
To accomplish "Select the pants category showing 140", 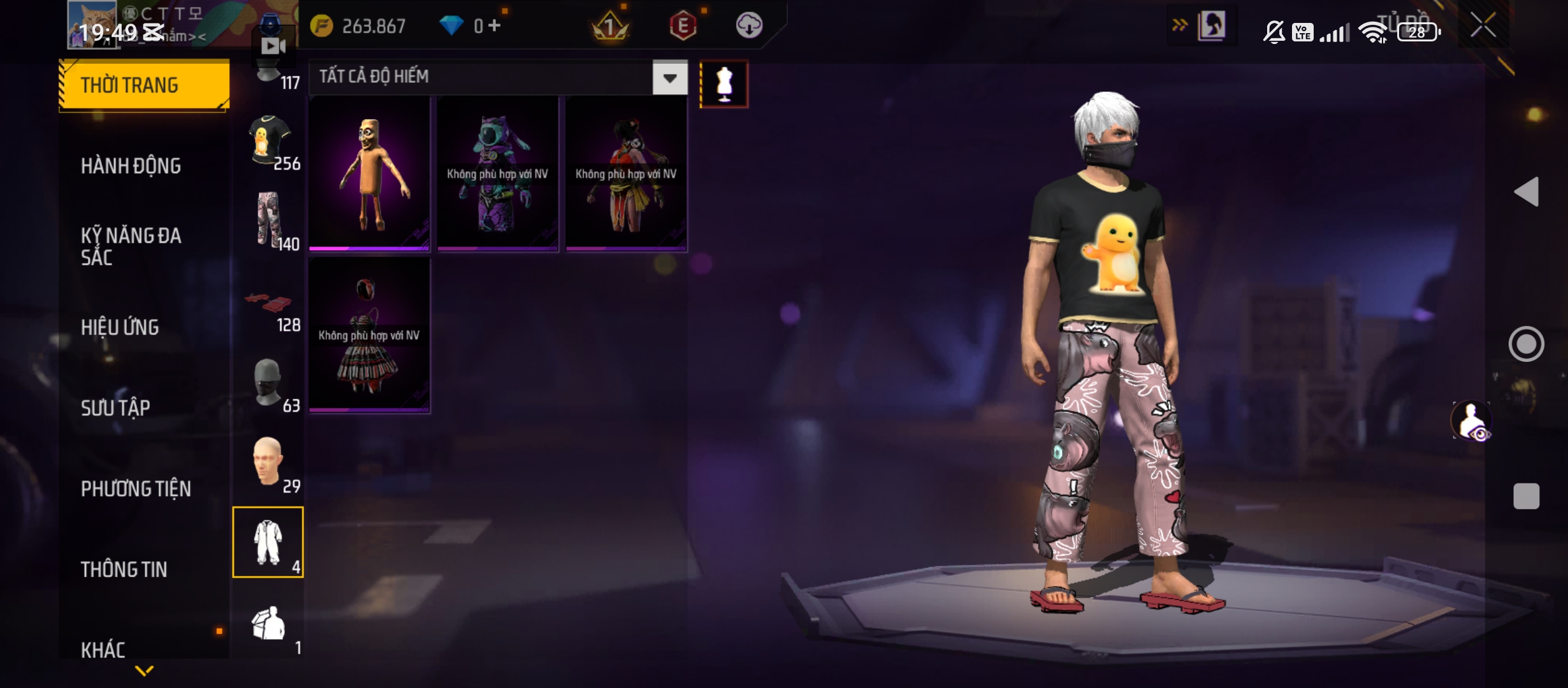I will (268, 220).
